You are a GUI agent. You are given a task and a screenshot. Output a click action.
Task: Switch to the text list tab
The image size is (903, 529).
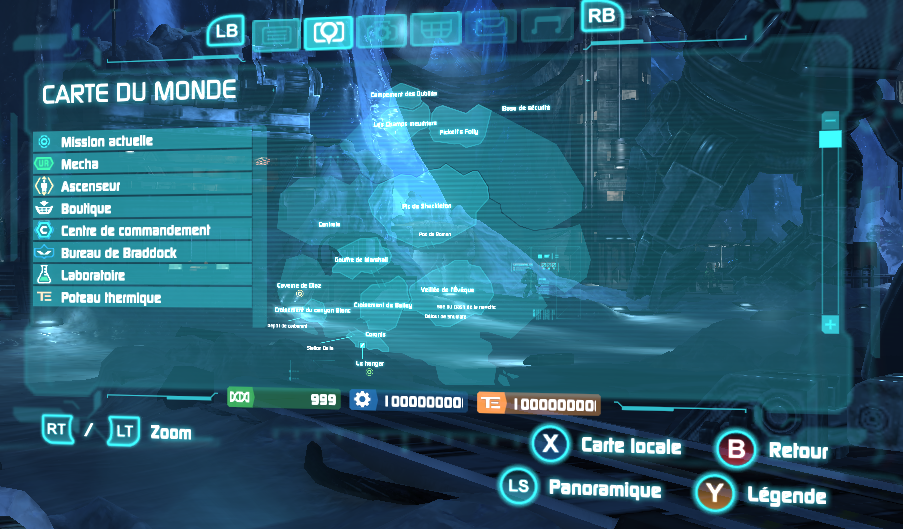(x=273, y=35)
